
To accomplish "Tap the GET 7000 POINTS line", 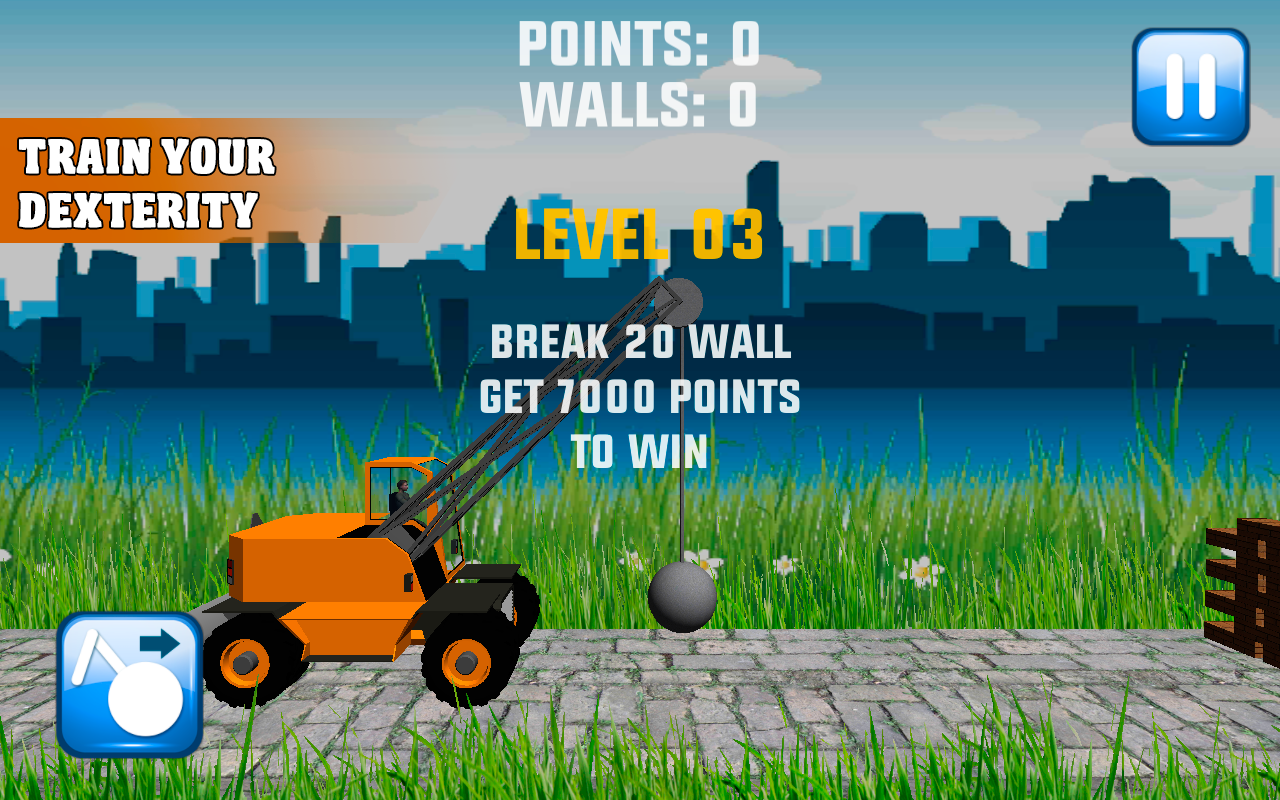I will (640, 396).
